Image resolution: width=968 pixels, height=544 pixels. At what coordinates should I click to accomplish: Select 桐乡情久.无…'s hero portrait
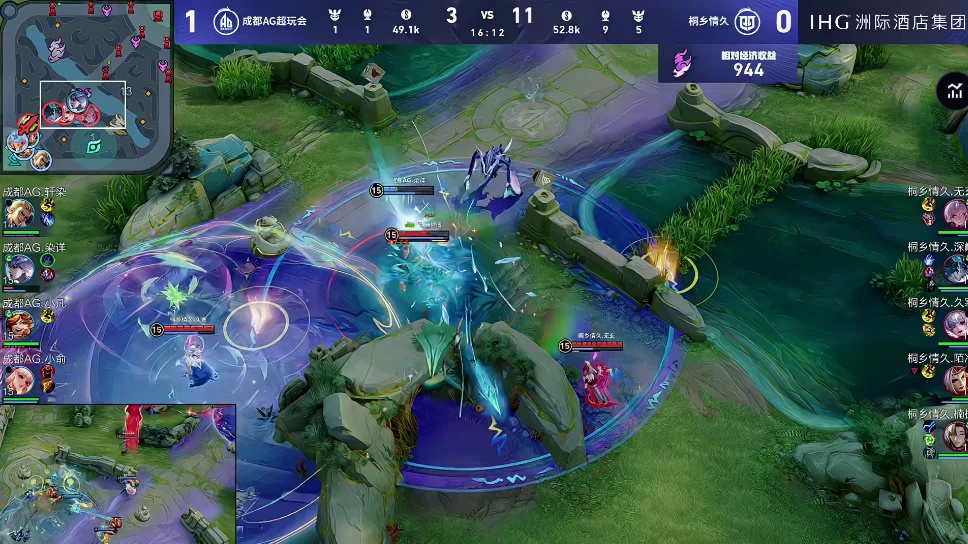click(955, 213)
